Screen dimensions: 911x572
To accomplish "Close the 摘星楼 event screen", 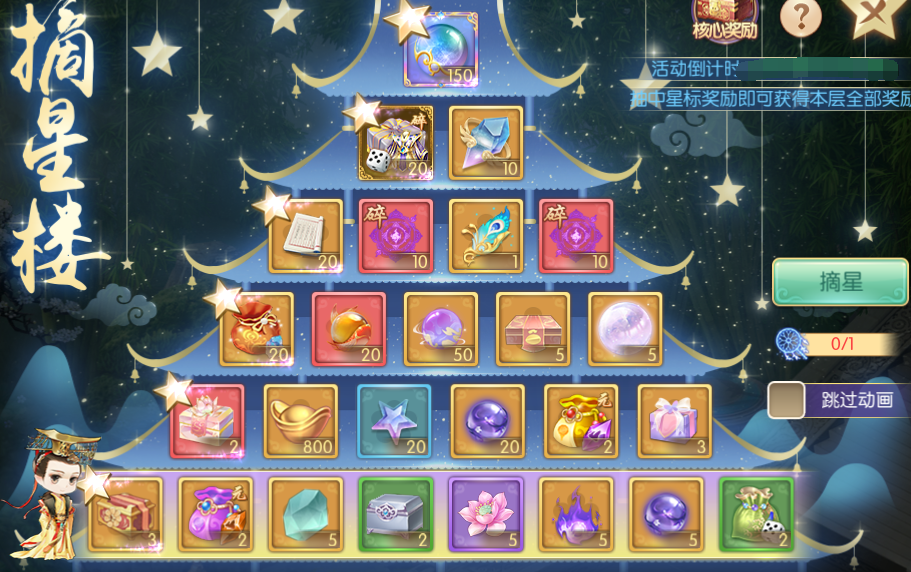I will 872,15.
